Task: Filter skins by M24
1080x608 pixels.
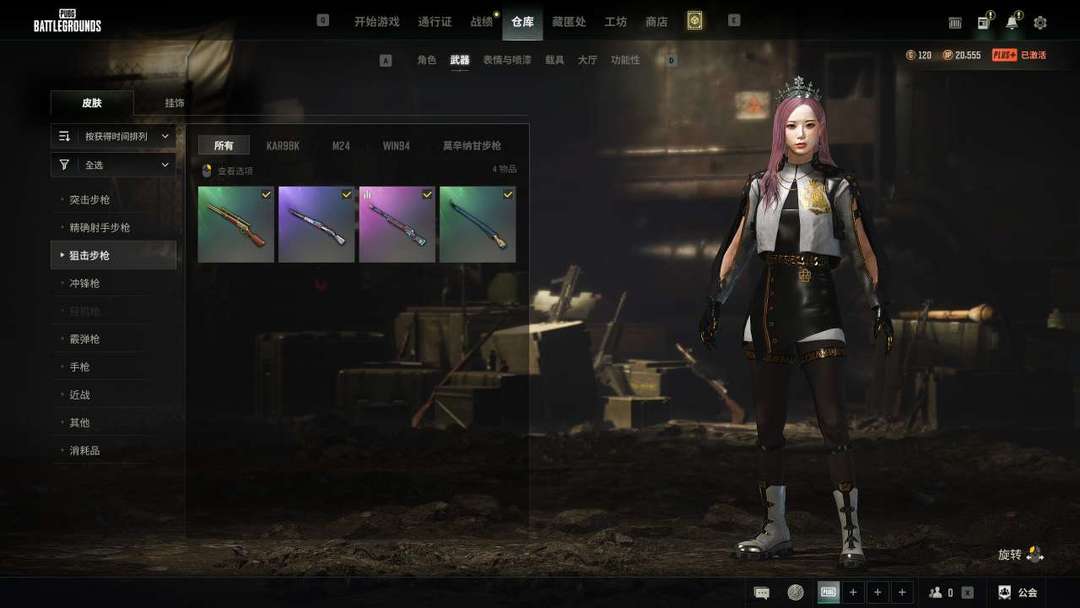Action: 341,146
